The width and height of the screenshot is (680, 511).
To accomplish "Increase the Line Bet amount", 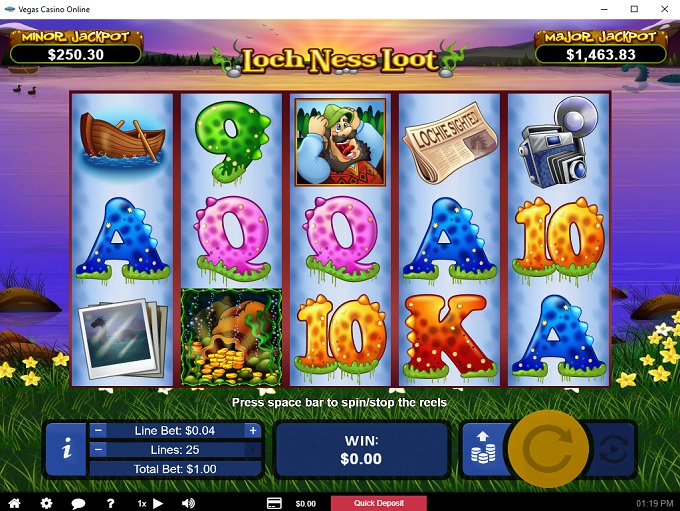I will point(253,431).
